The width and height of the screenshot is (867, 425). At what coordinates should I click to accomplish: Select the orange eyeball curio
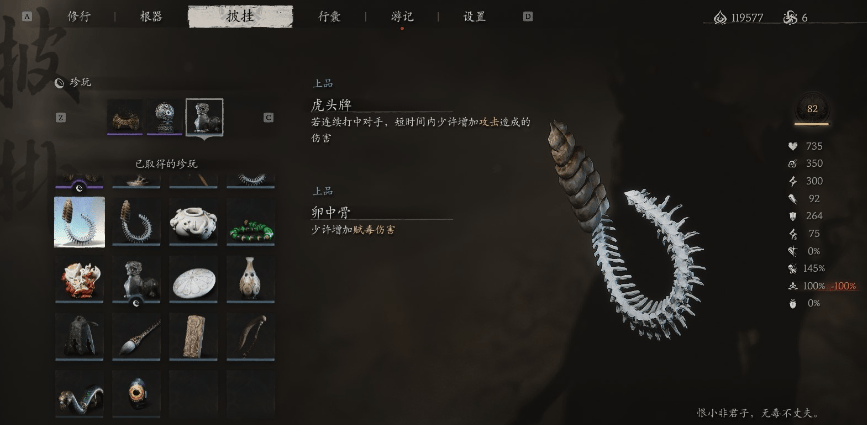pos(137,391)
